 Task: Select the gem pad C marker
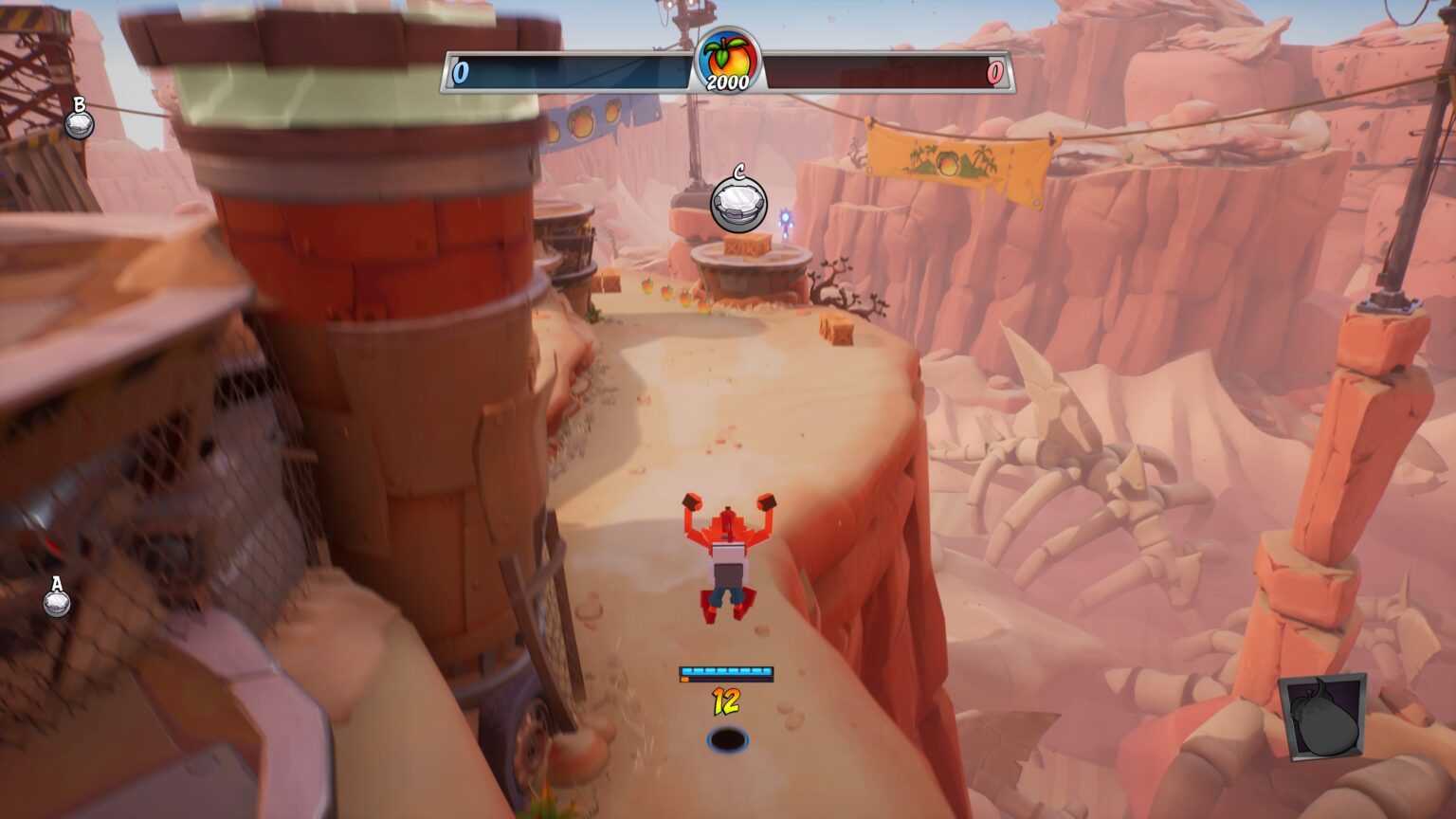coord(738,203)
